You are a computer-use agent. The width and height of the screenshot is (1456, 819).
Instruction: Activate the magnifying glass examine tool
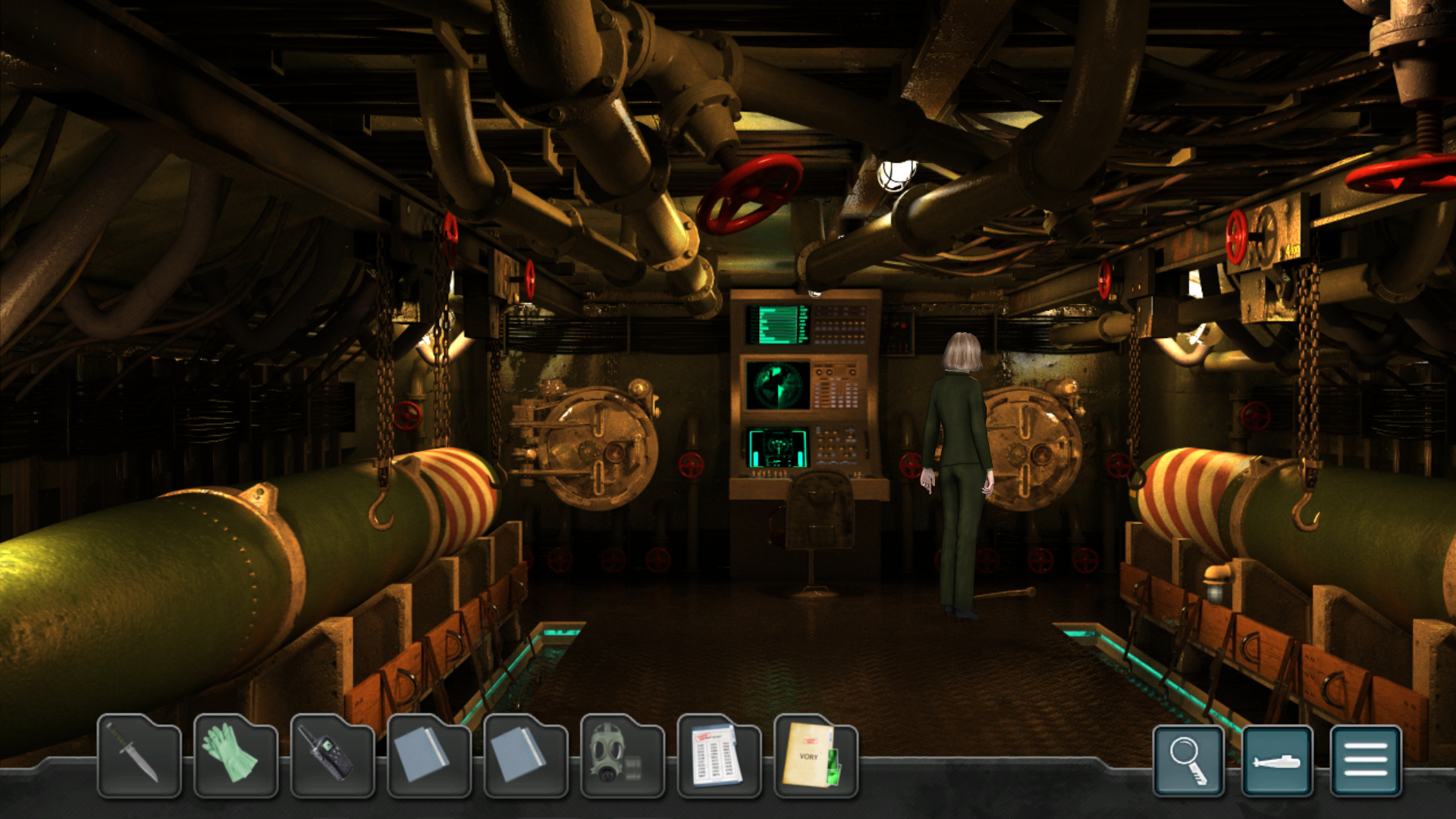[x=1188, y=761]
